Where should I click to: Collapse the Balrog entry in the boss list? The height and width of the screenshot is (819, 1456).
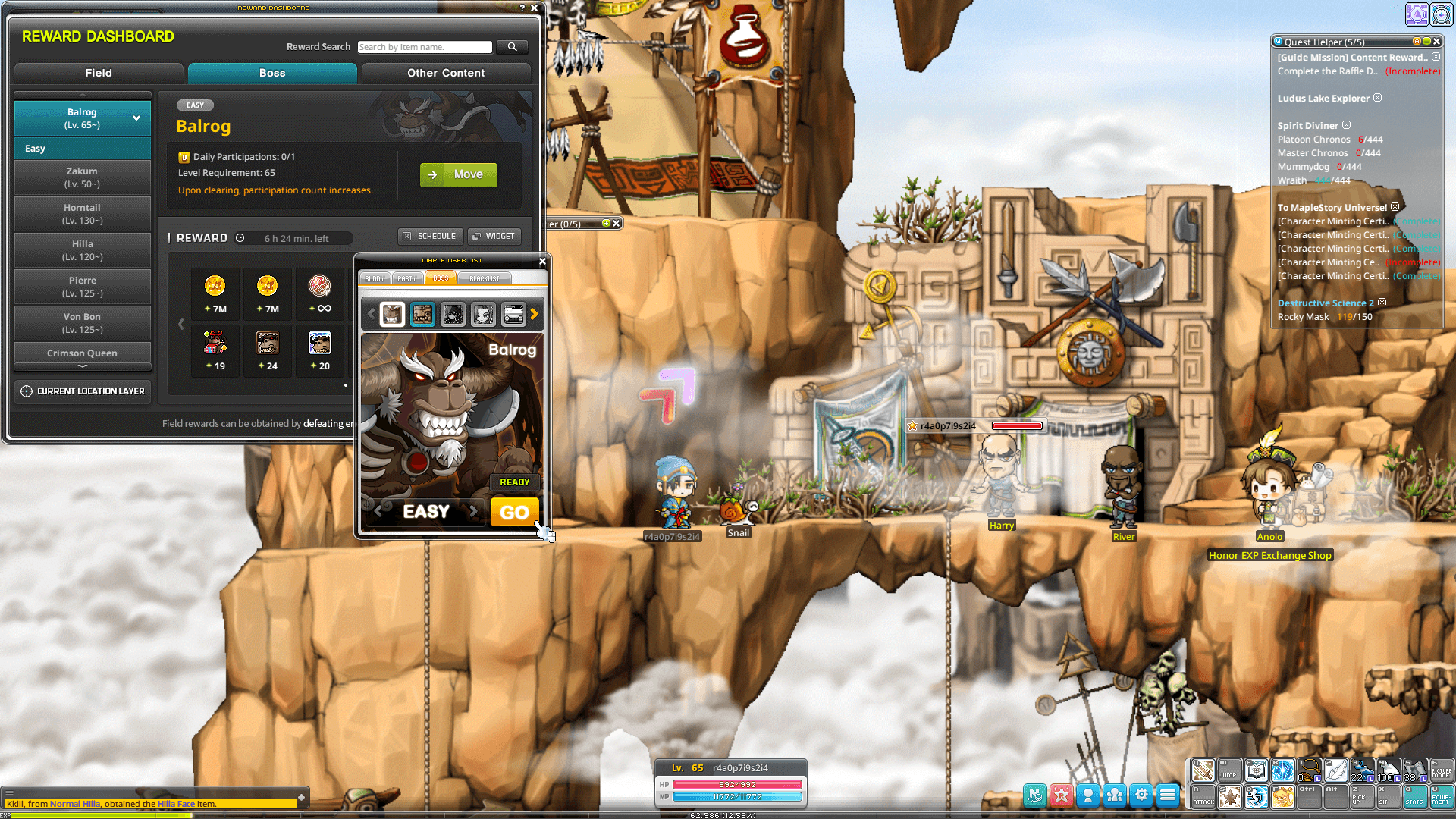pyautogui.click(x=136, y=118)
